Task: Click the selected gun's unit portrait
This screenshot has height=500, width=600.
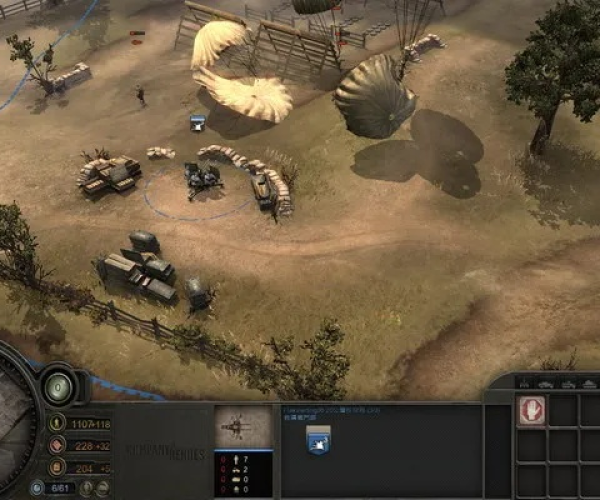Action: (243, 427)
